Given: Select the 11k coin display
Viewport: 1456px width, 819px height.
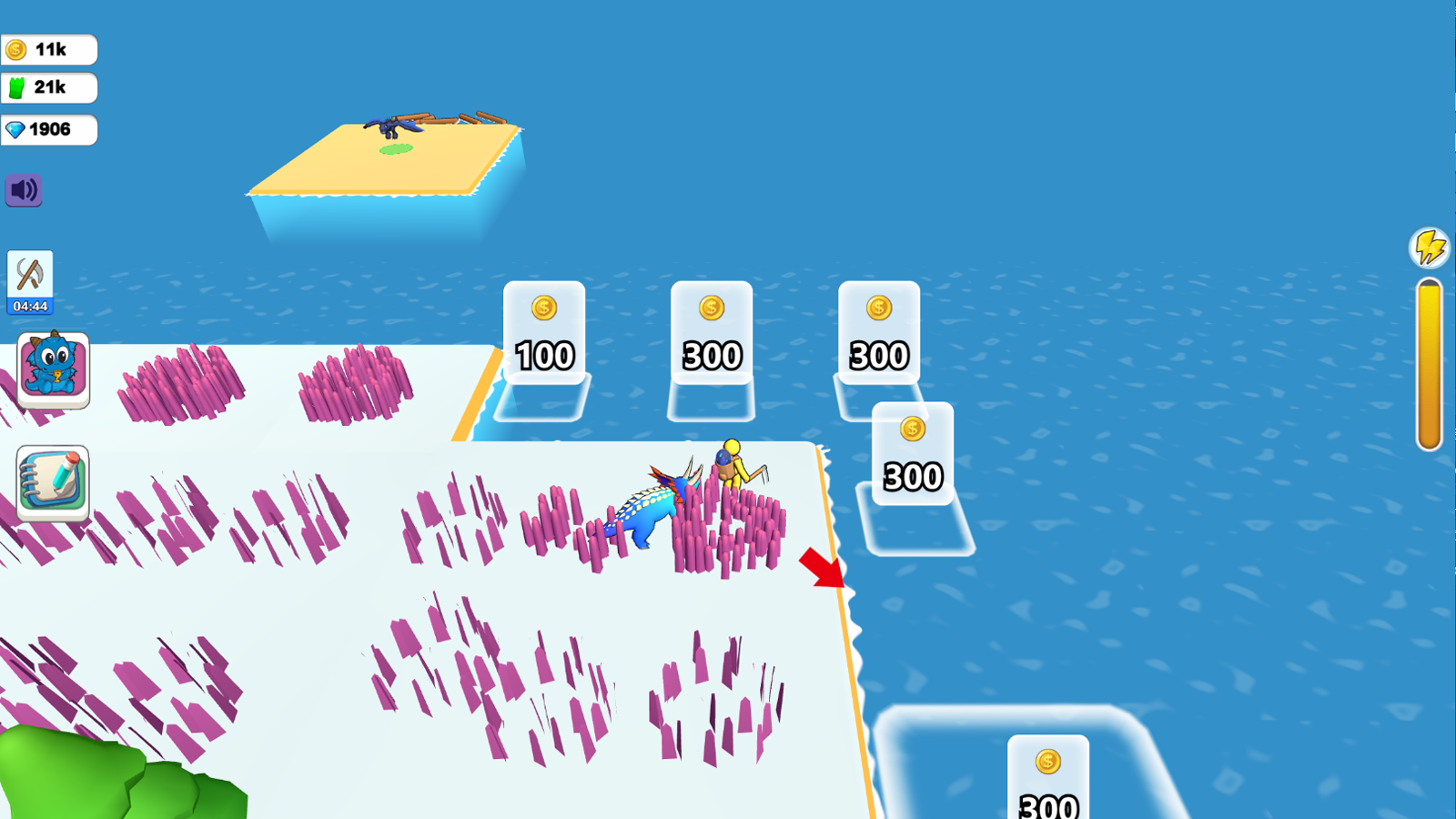Looking at the screenshot, I should [50, 49].
